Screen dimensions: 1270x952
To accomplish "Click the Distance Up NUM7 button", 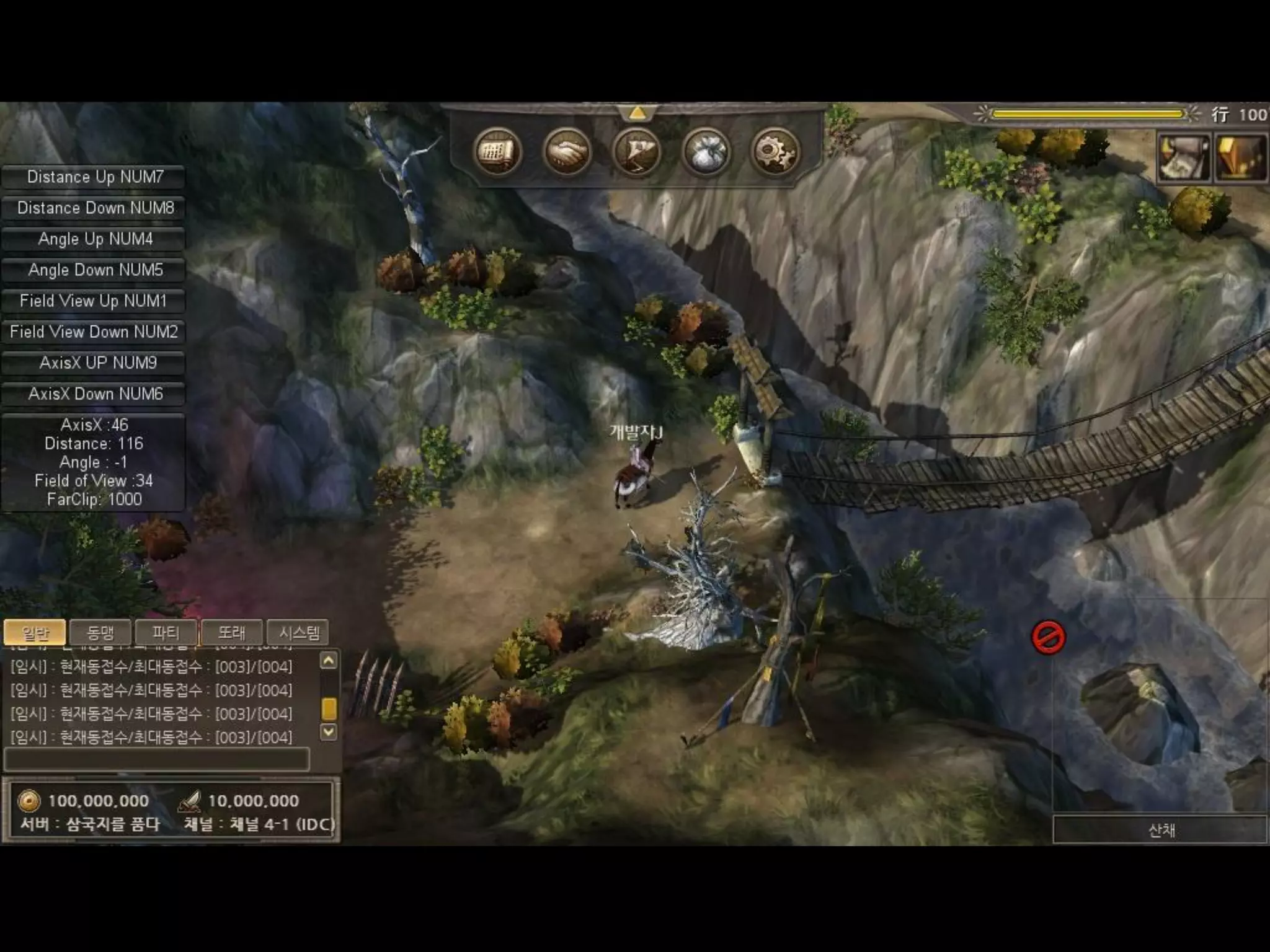I will coord(94,177).
